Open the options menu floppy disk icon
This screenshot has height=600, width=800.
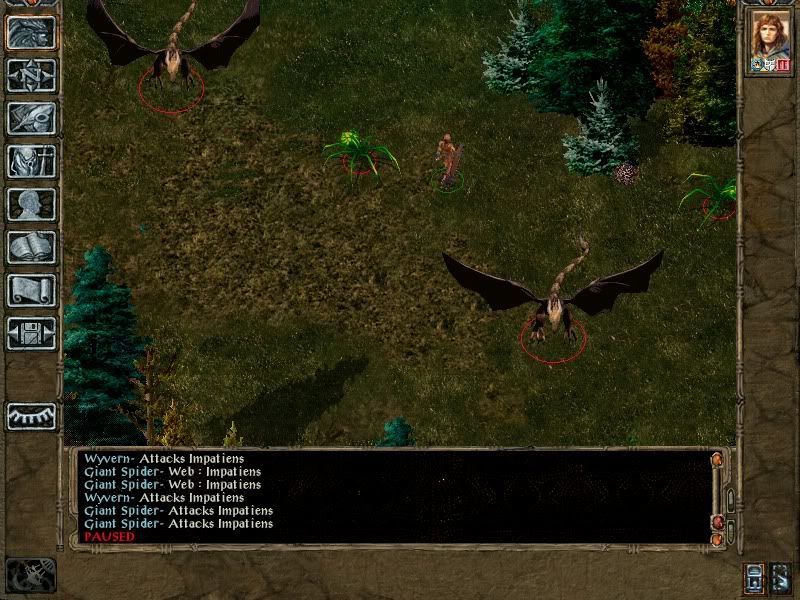(31, 333)
